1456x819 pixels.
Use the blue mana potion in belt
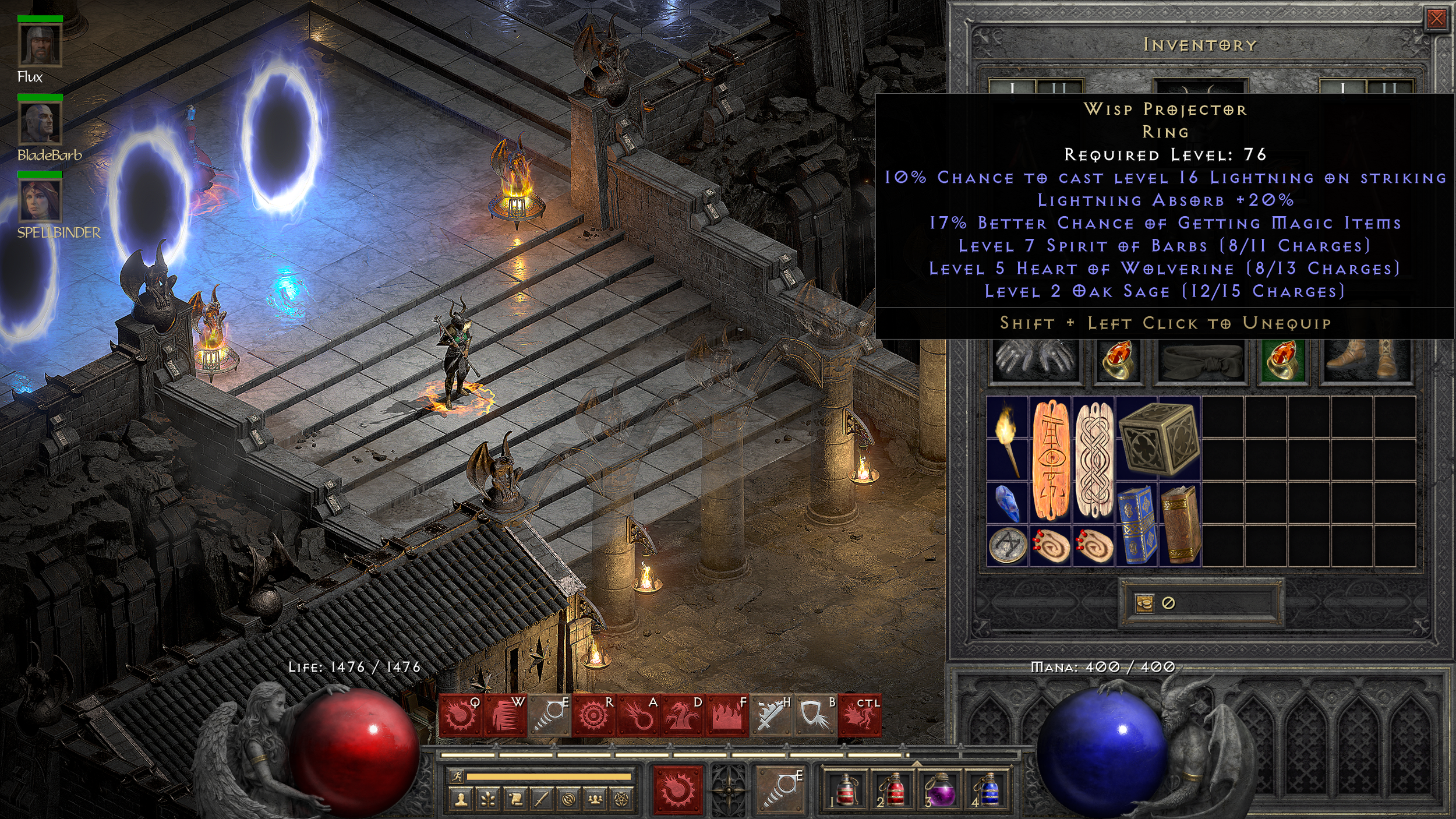coord(985,789)
